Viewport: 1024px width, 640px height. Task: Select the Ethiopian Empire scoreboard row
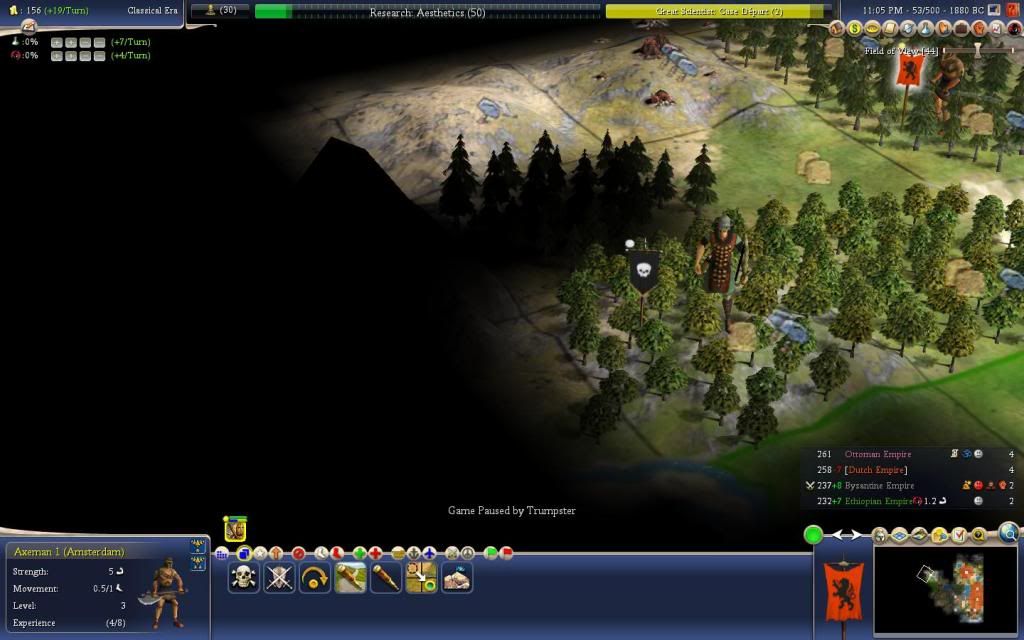880,501
